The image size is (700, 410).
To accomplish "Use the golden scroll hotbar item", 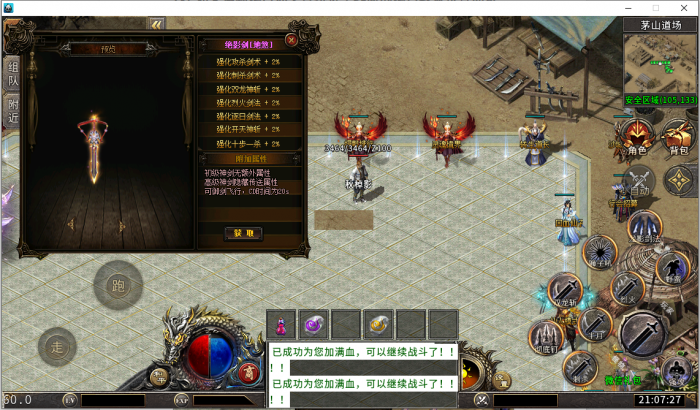I will point(378,324).
